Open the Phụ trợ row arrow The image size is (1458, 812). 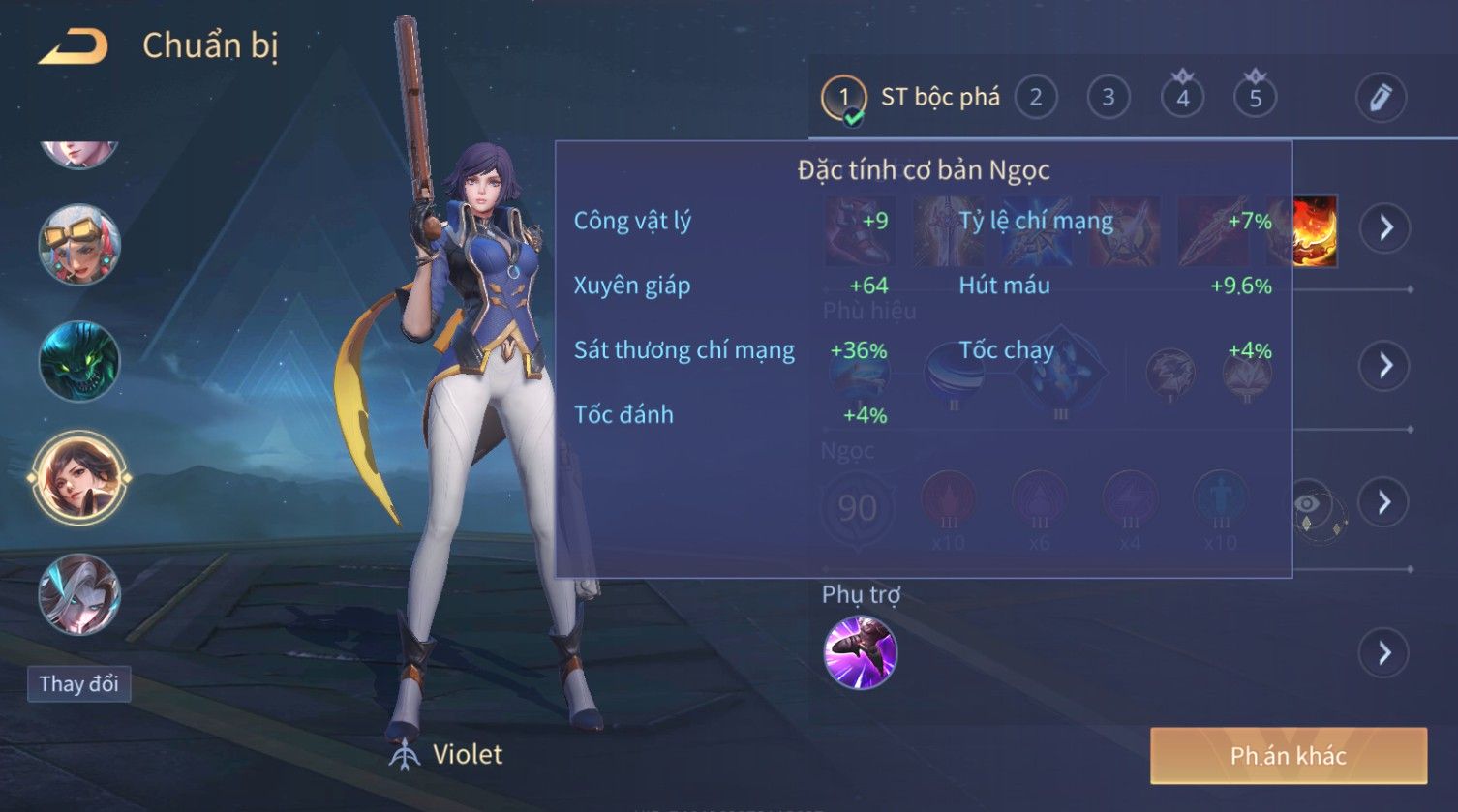click(x=1385, y=653)
